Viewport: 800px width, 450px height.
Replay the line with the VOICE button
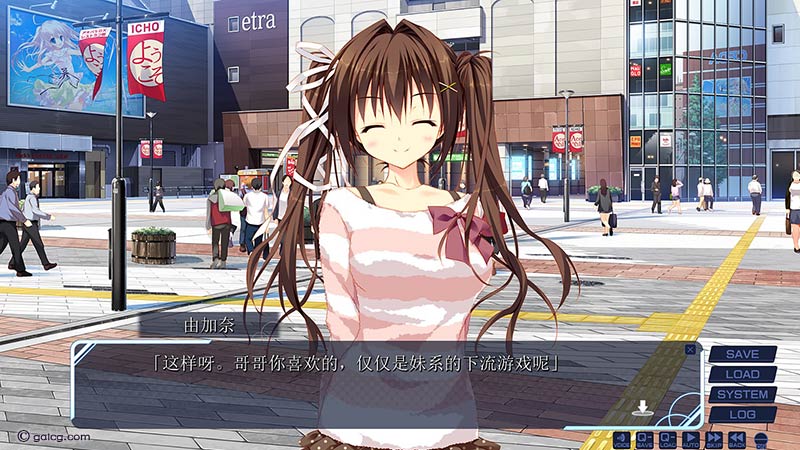[621, 439]
